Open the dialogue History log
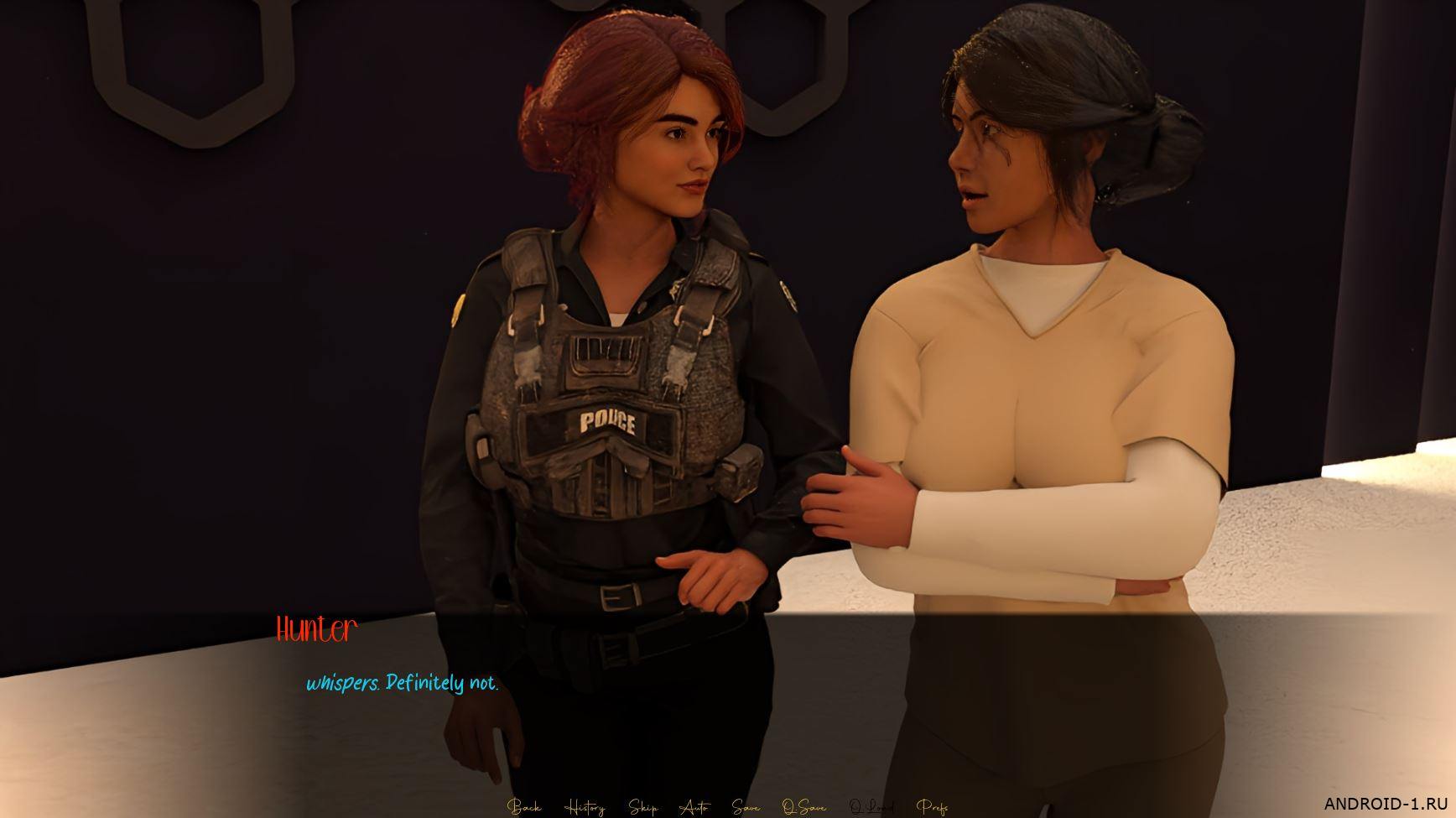The height and width of the screenshot is (818, 1456). point(585,807)
